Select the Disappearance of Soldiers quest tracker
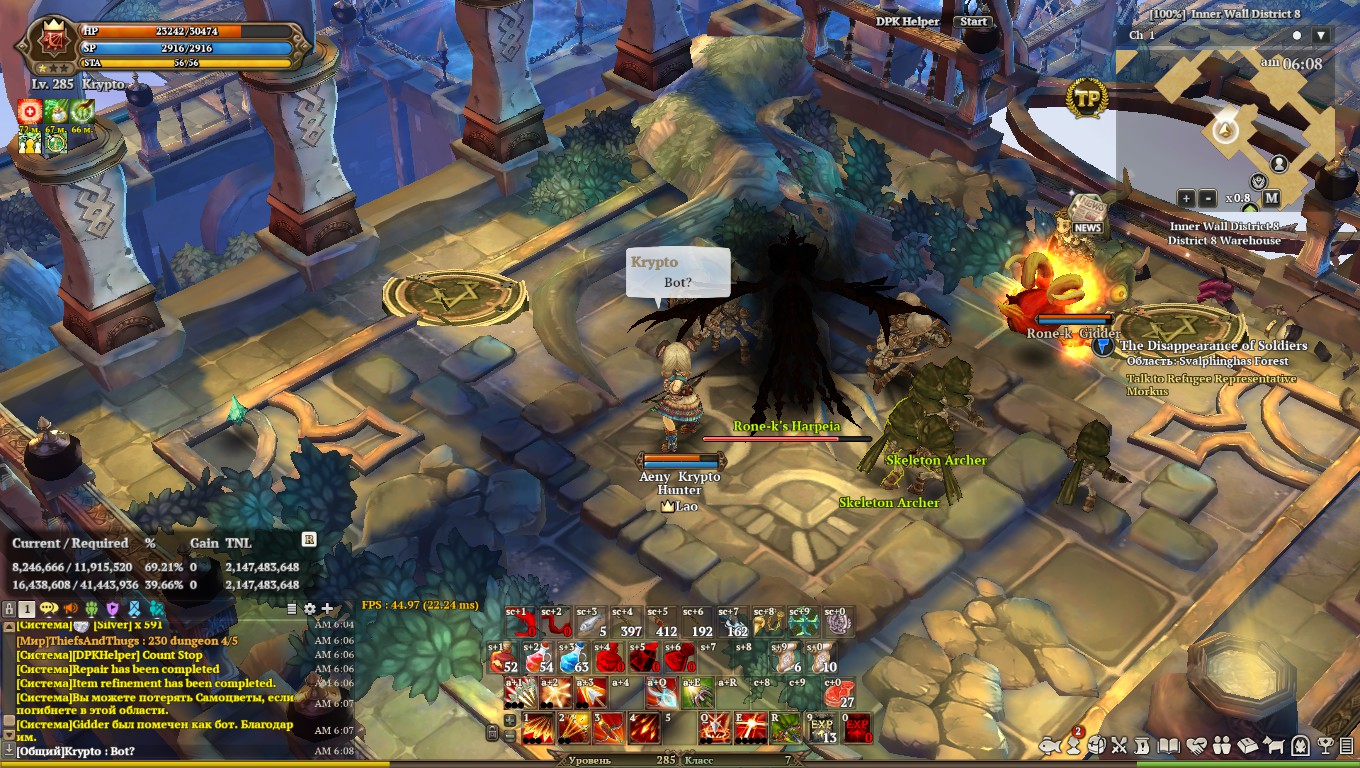 tap(1212, 346)
